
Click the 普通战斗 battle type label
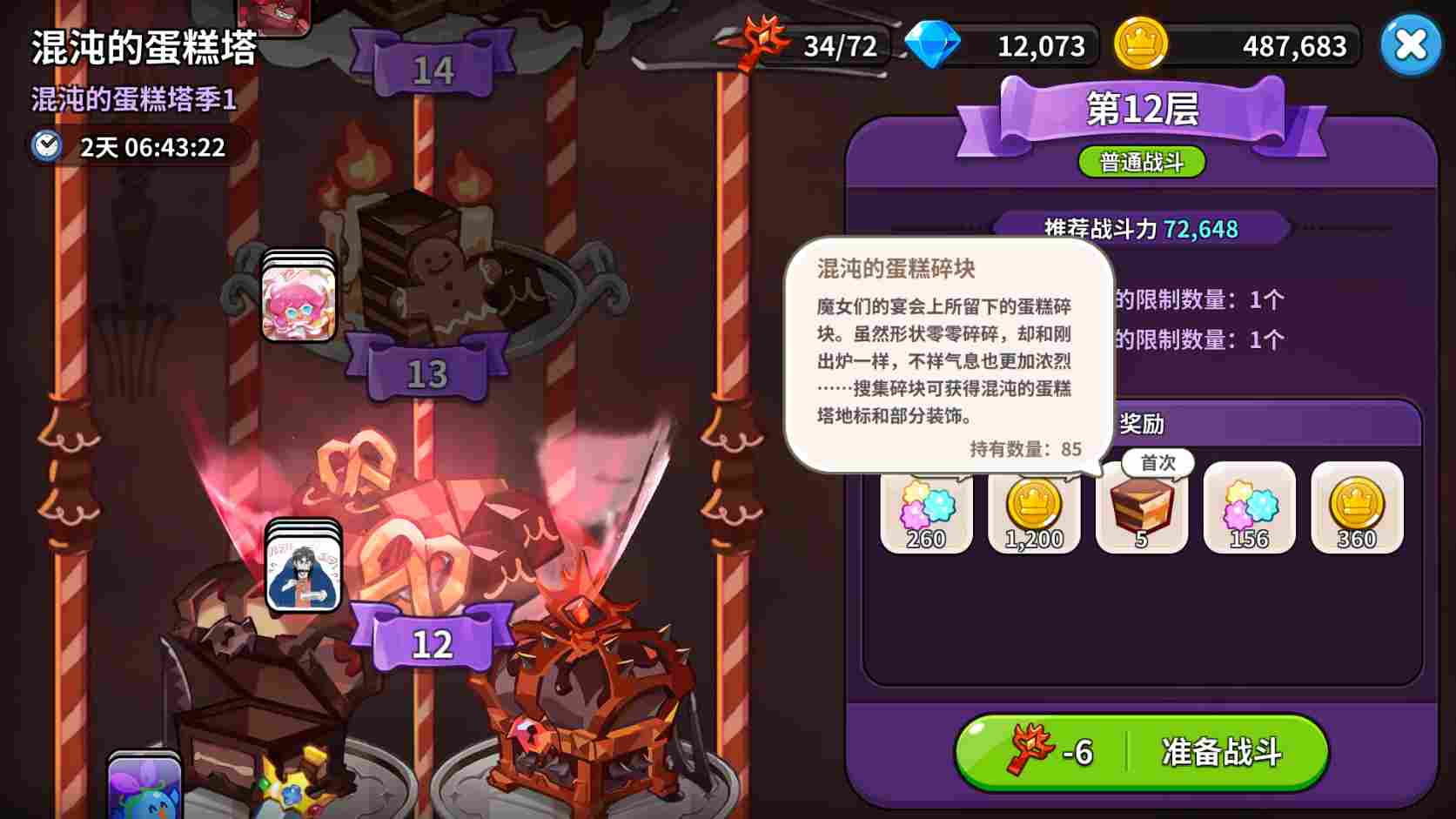pos(1140,162)
